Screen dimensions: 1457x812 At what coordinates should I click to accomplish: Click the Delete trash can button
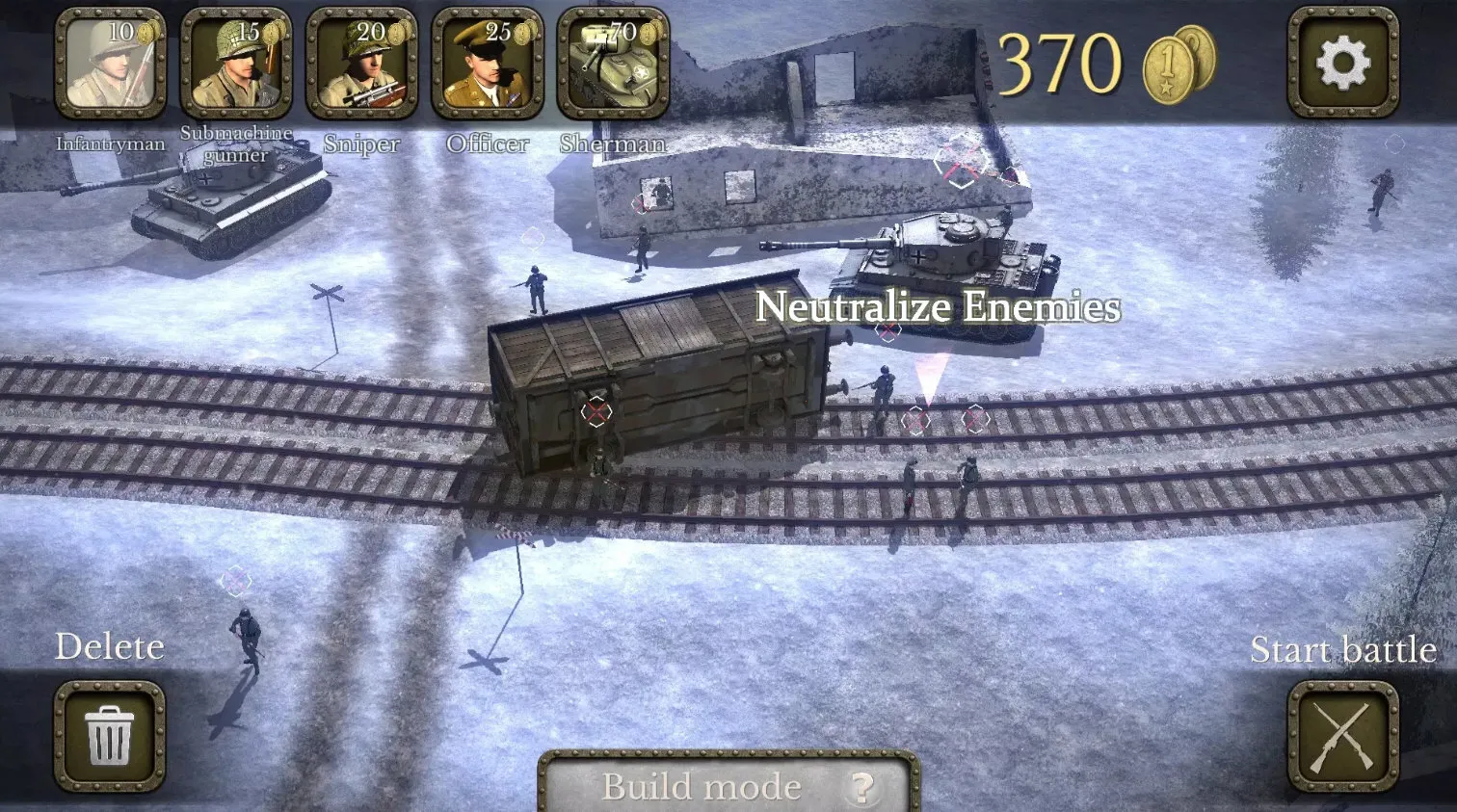110,737
